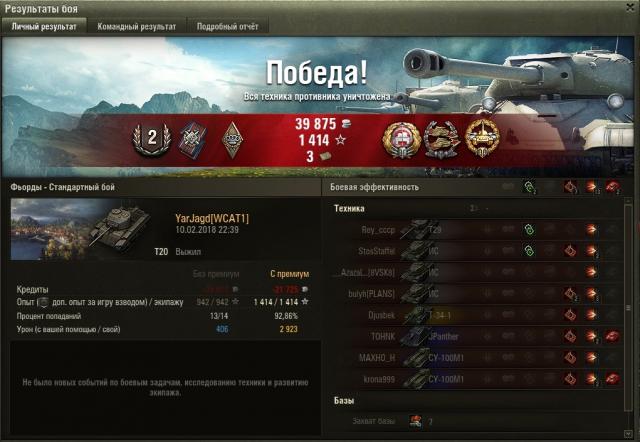Click the Захват базы capture icon
Viewport: 640px width, 442px height.
[415, 421]
